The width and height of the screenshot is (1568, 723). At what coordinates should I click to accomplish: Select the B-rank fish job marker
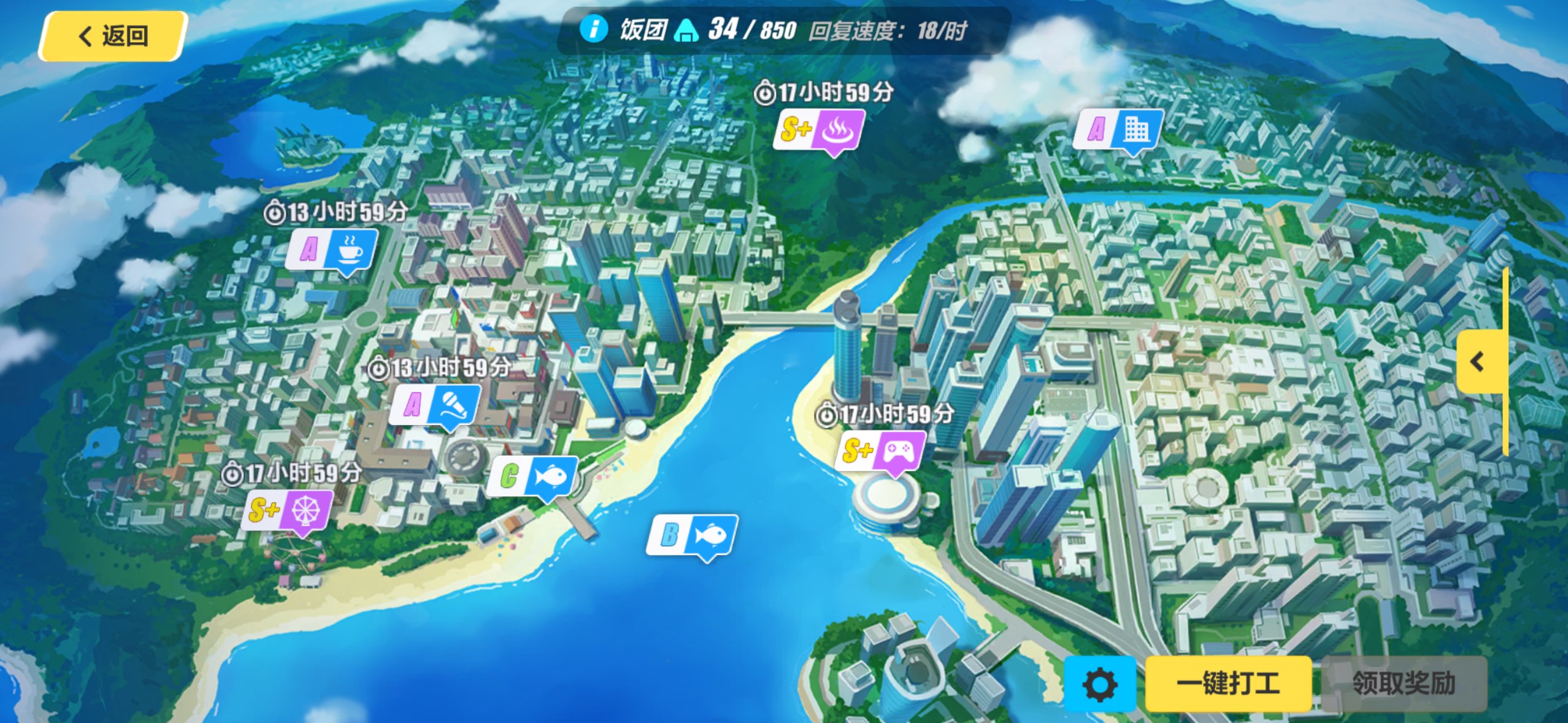[693, 535]
